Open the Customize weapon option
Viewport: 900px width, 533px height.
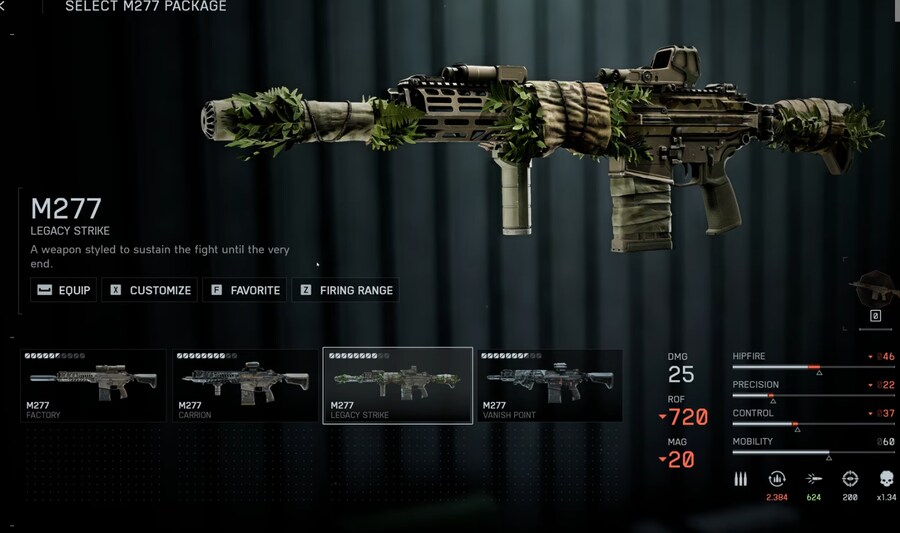pos(150,290)
